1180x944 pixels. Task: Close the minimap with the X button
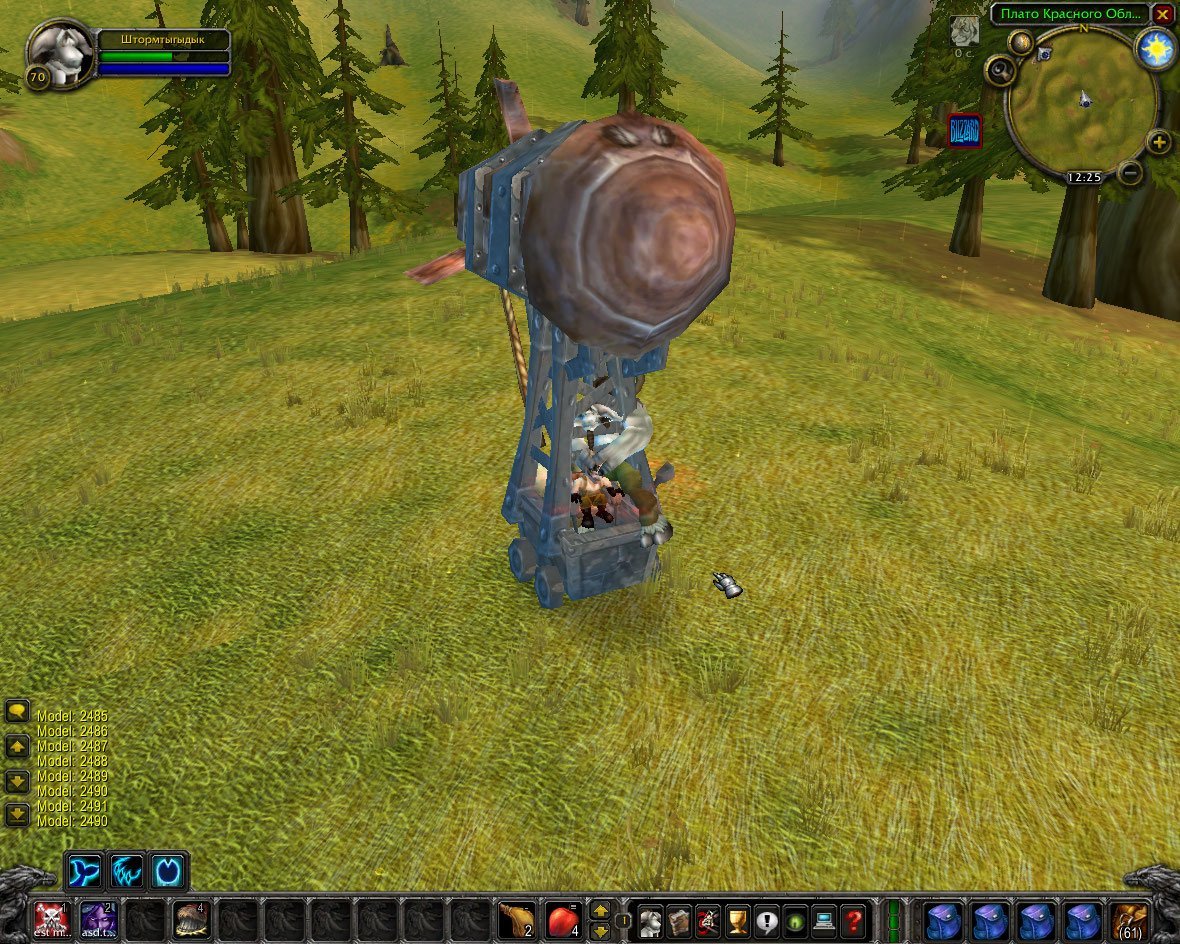tap(1162, 14)
